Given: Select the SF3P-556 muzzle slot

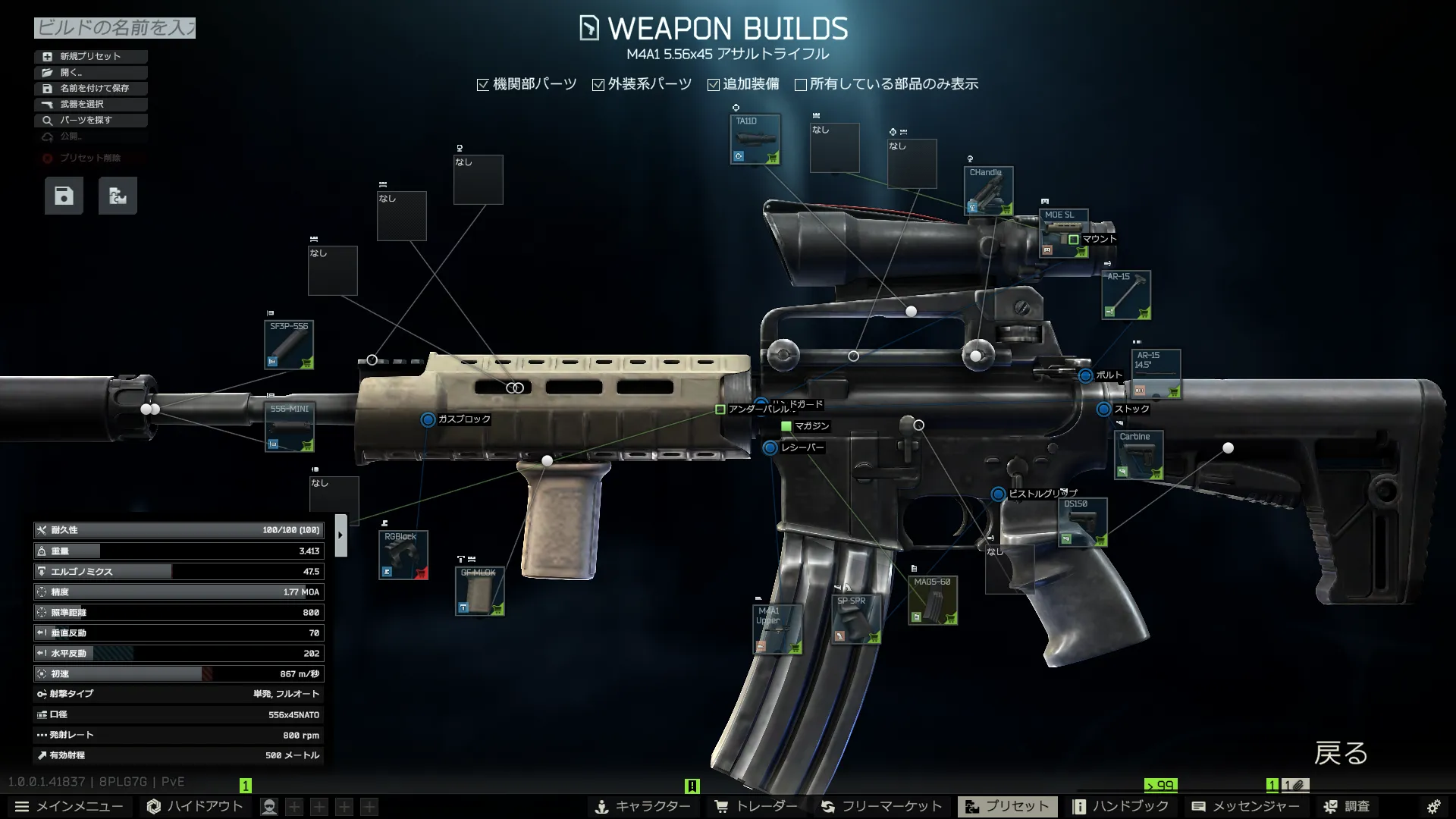Looking at the screenshot, I should pos(289,345).
